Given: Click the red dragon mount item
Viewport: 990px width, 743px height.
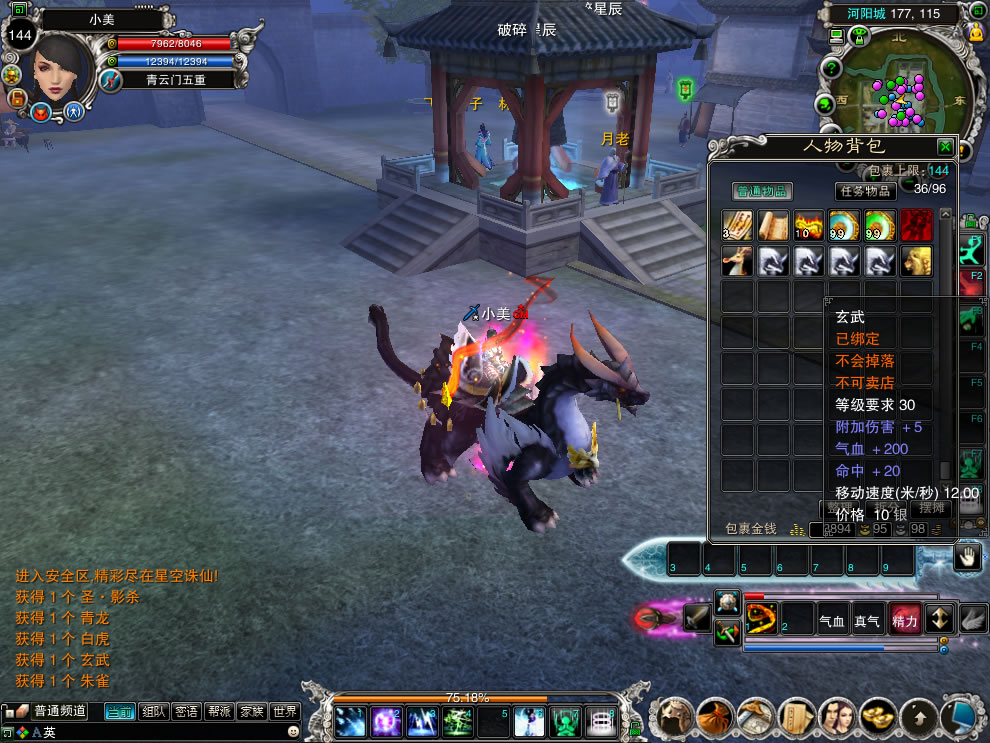Looking at the screenshot, I should point(737,260).
